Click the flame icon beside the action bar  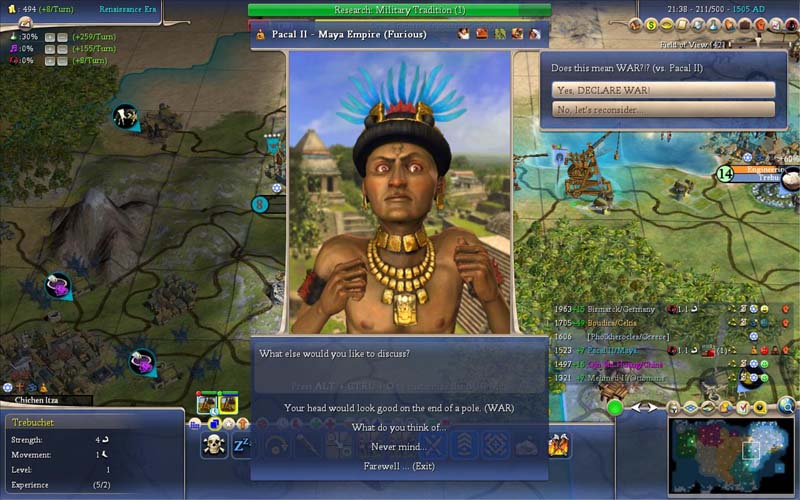tap(558, 446)
